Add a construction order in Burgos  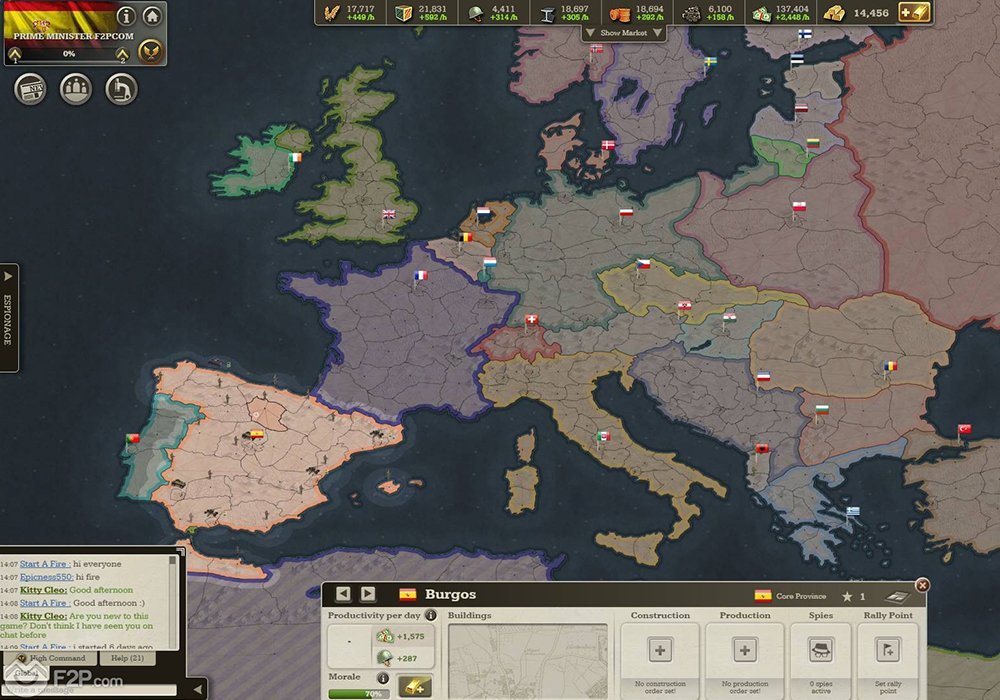click(x=660, y=650)
